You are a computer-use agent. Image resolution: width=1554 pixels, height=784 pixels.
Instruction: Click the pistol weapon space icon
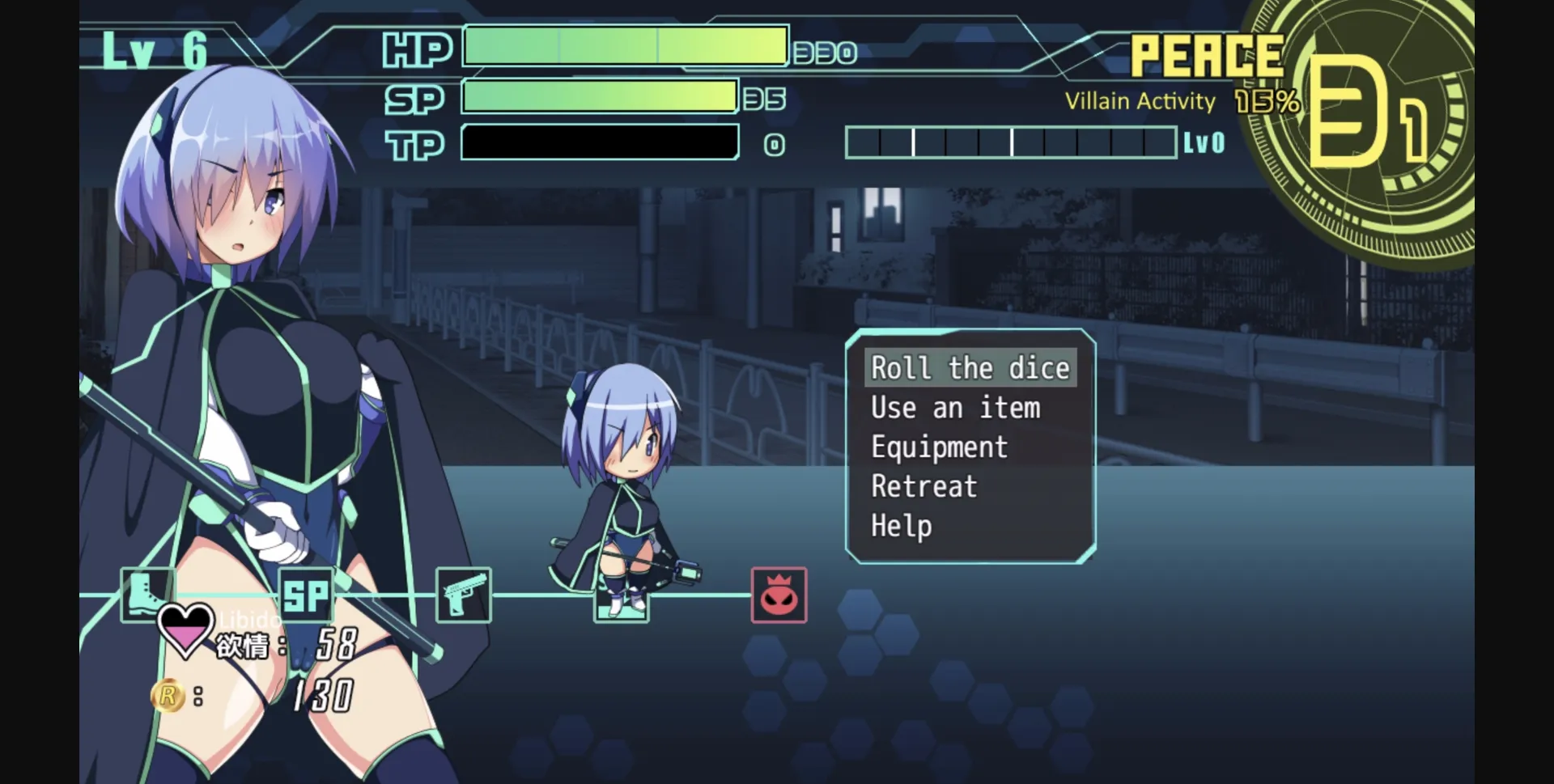pos(462,595)
